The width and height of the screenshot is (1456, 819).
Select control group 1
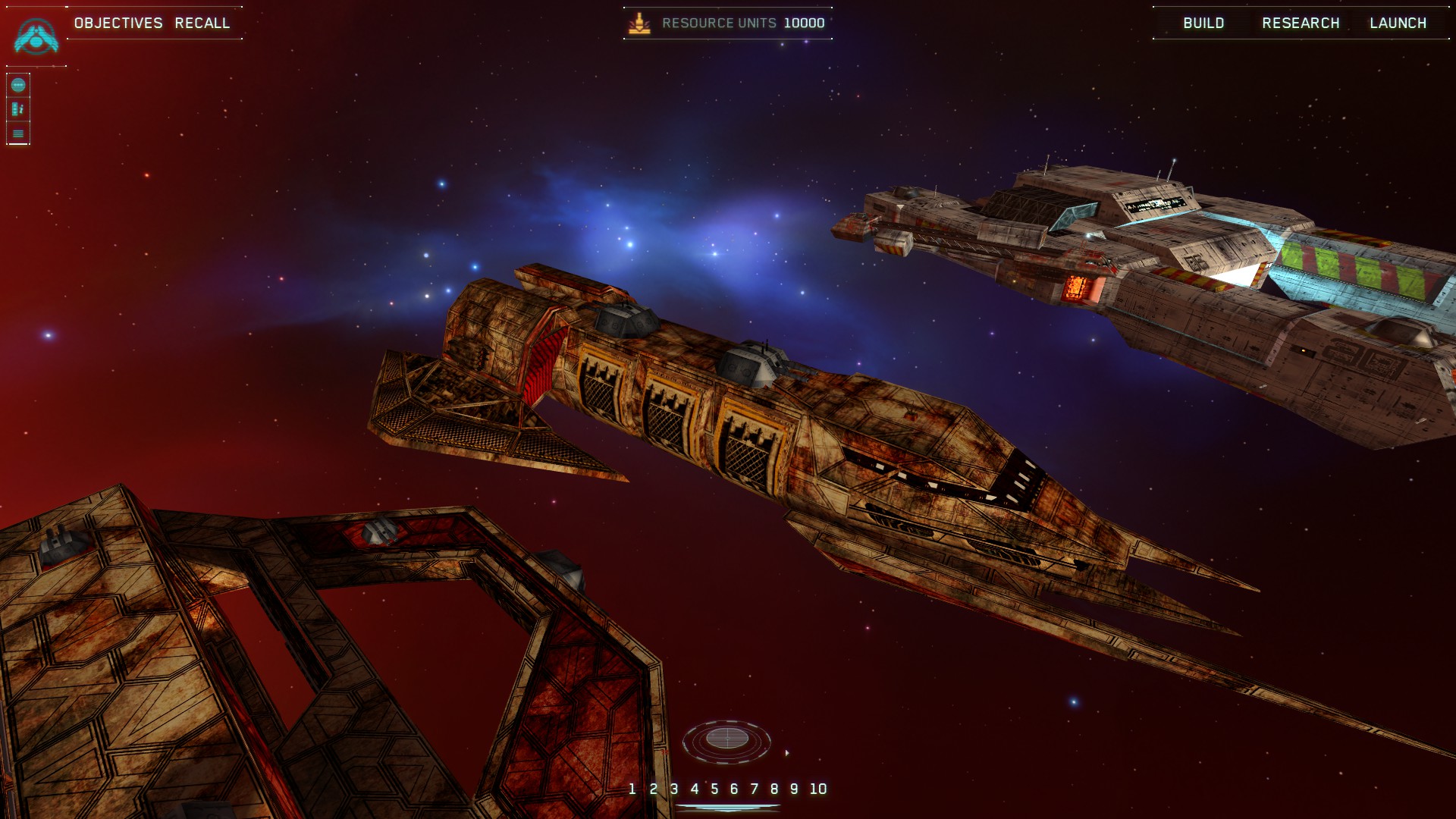(x=632, y=789)
